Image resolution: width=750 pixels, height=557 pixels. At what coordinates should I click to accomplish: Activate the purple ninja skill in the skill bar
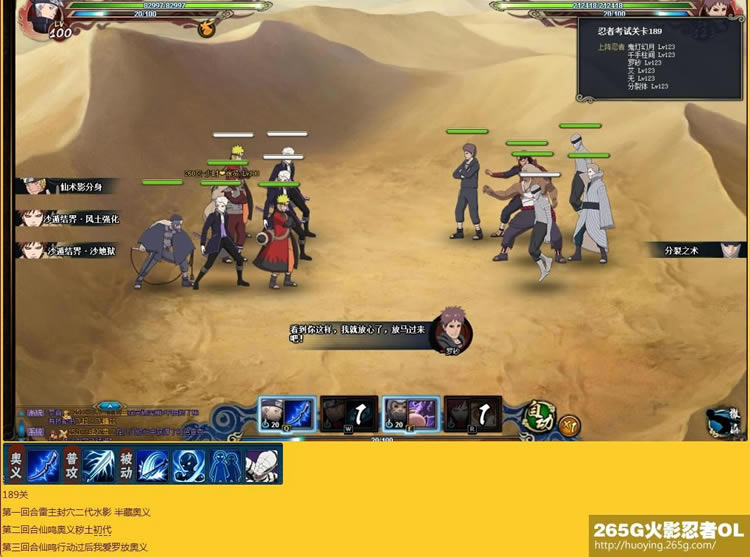pos(411,412)
